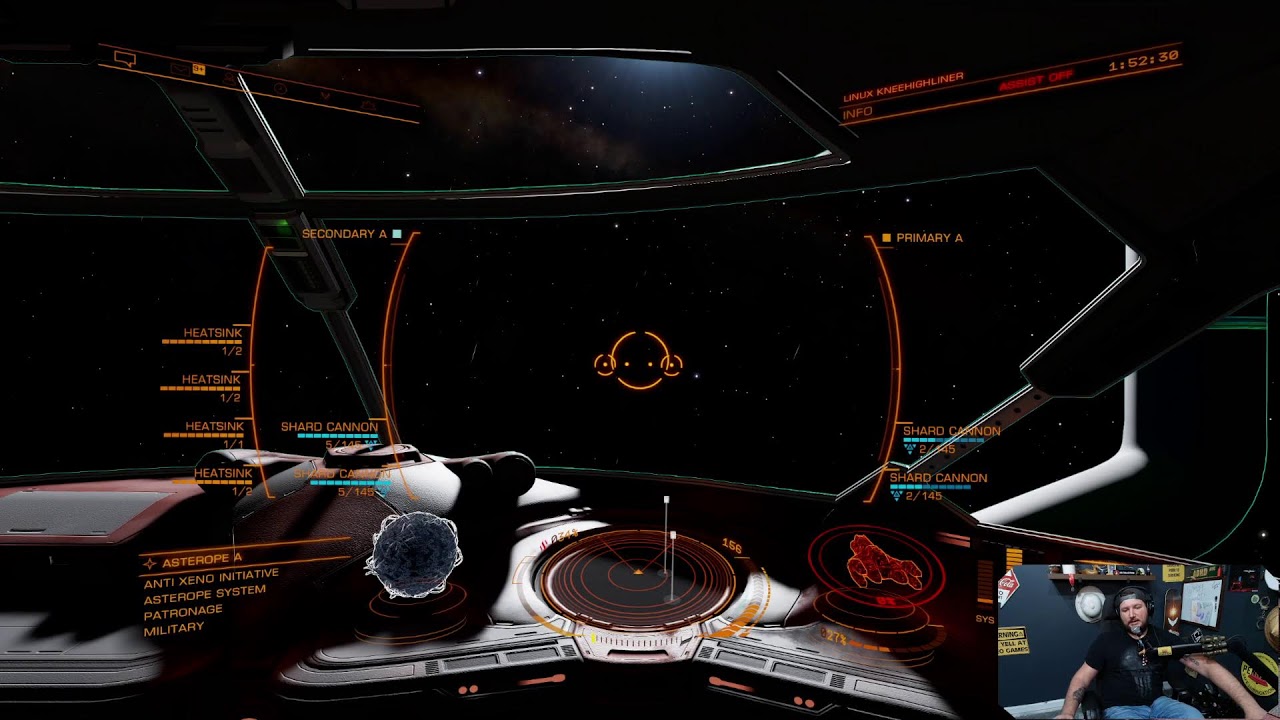Select the Primary A fire group label
The height and width of the screenshot is (720, 1280).
tap(929, 238)
